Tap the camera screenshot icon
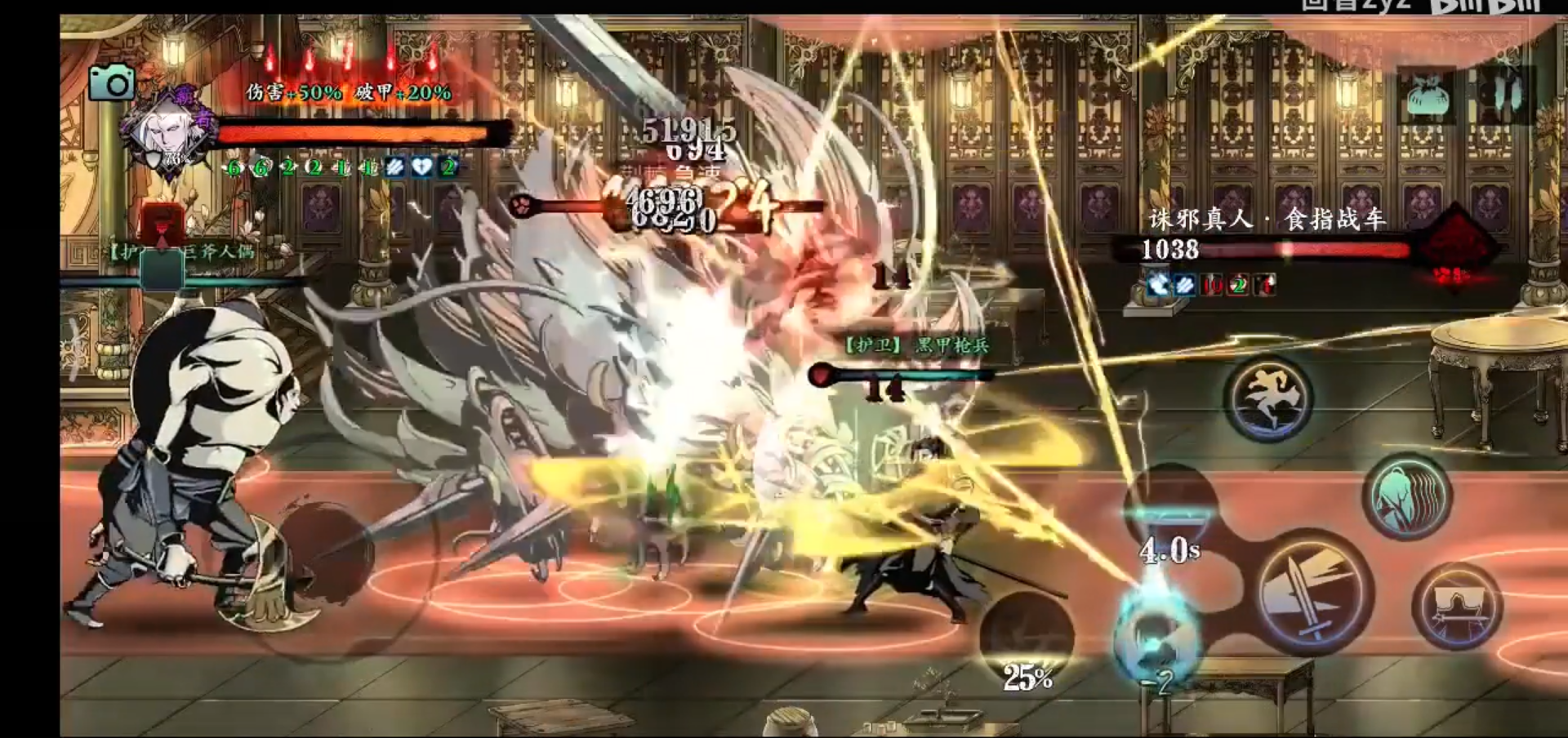 pos(111,82)
